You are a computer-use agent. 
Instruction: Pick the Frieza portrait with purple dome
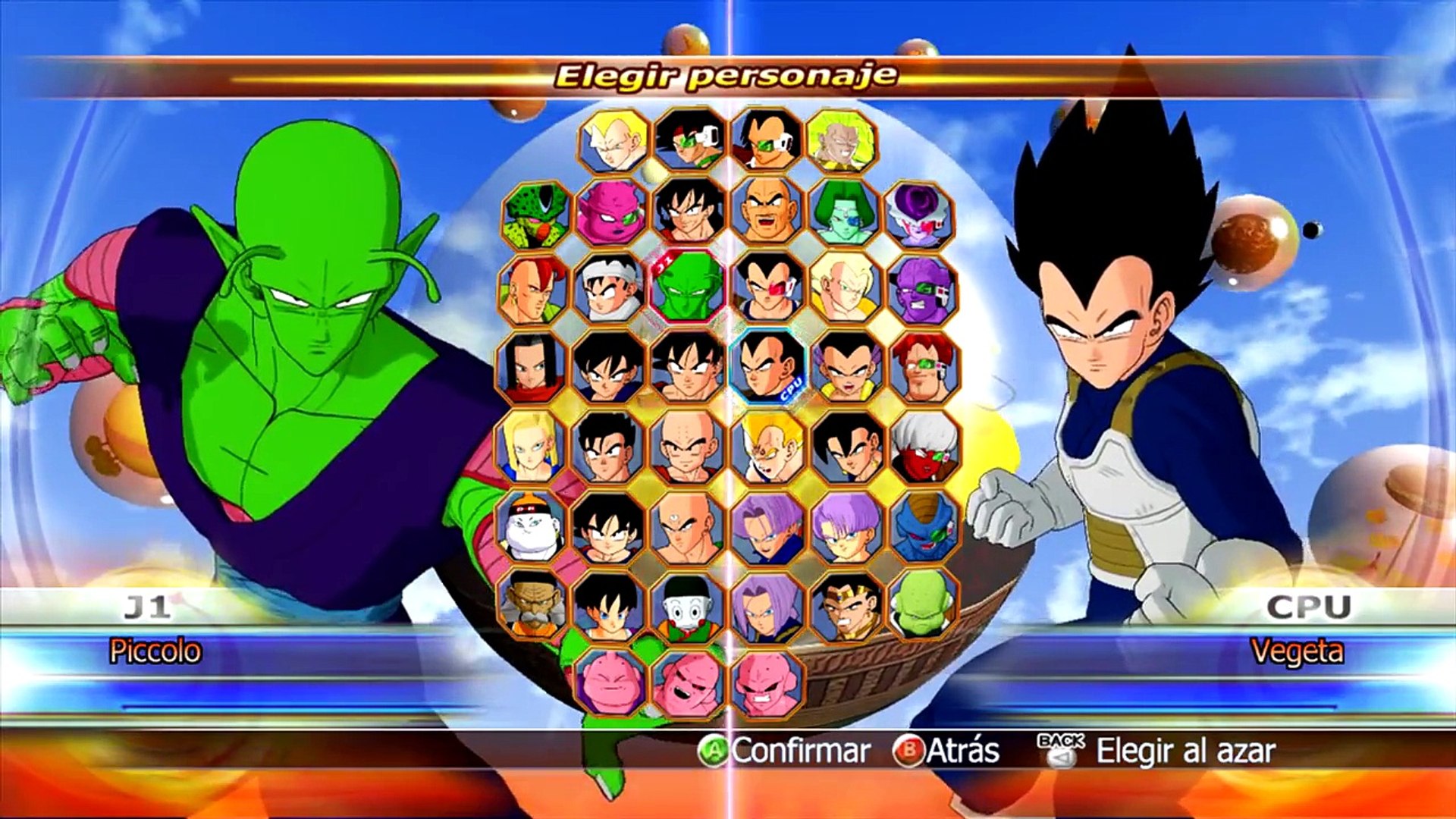[920, 215]
